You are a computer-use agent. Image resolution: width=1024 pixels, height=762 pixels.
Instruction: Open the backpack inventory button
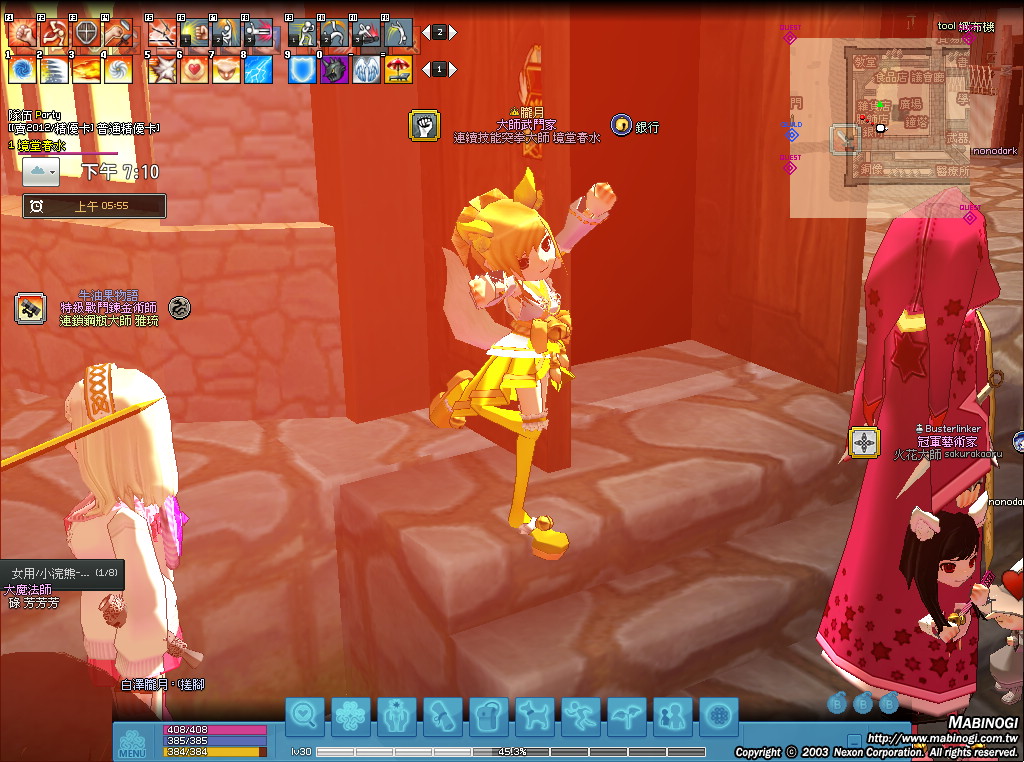(488, 717)
